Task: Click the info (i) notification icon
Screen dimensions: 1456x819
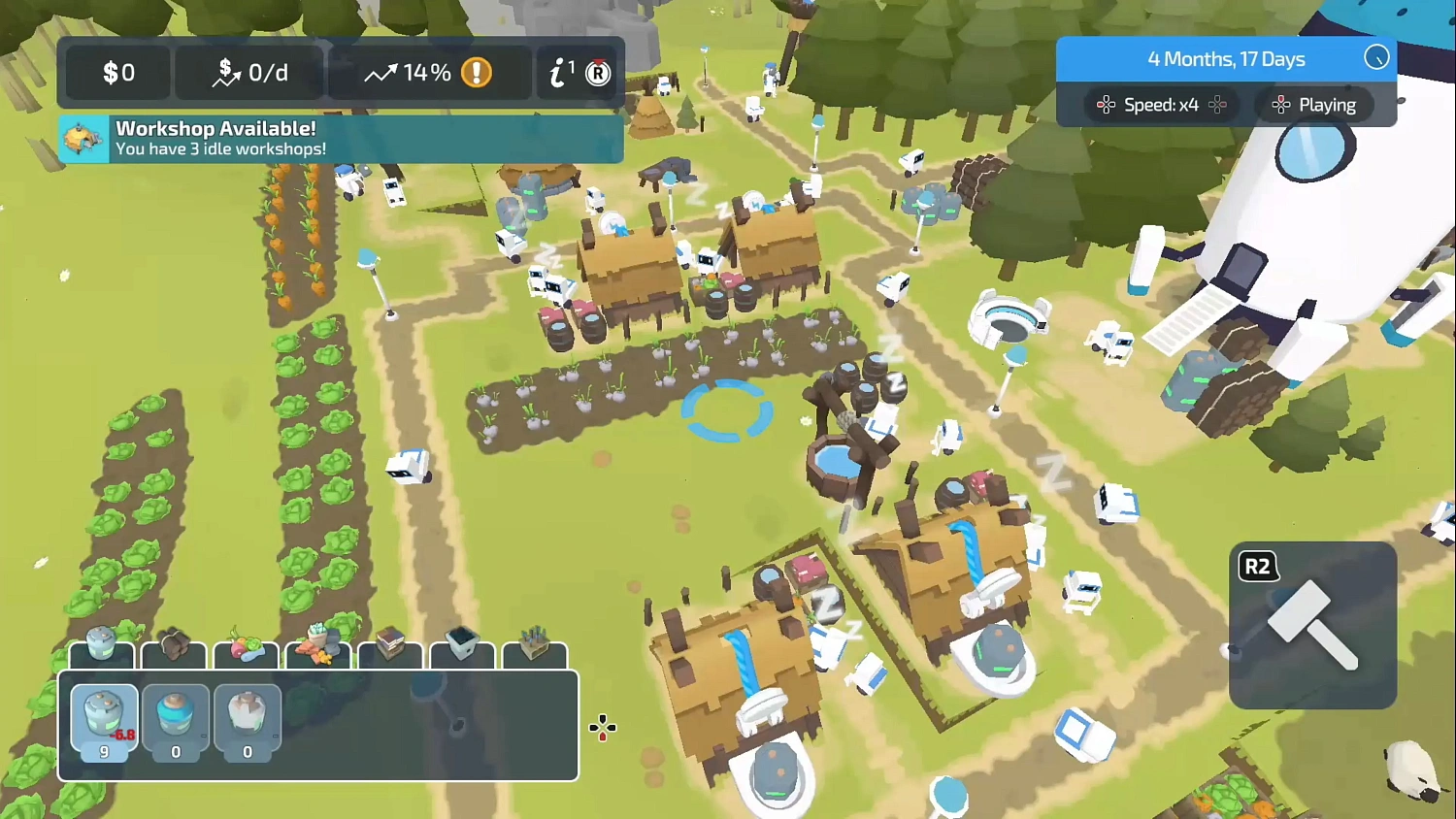Action: [x=557, y=72]
